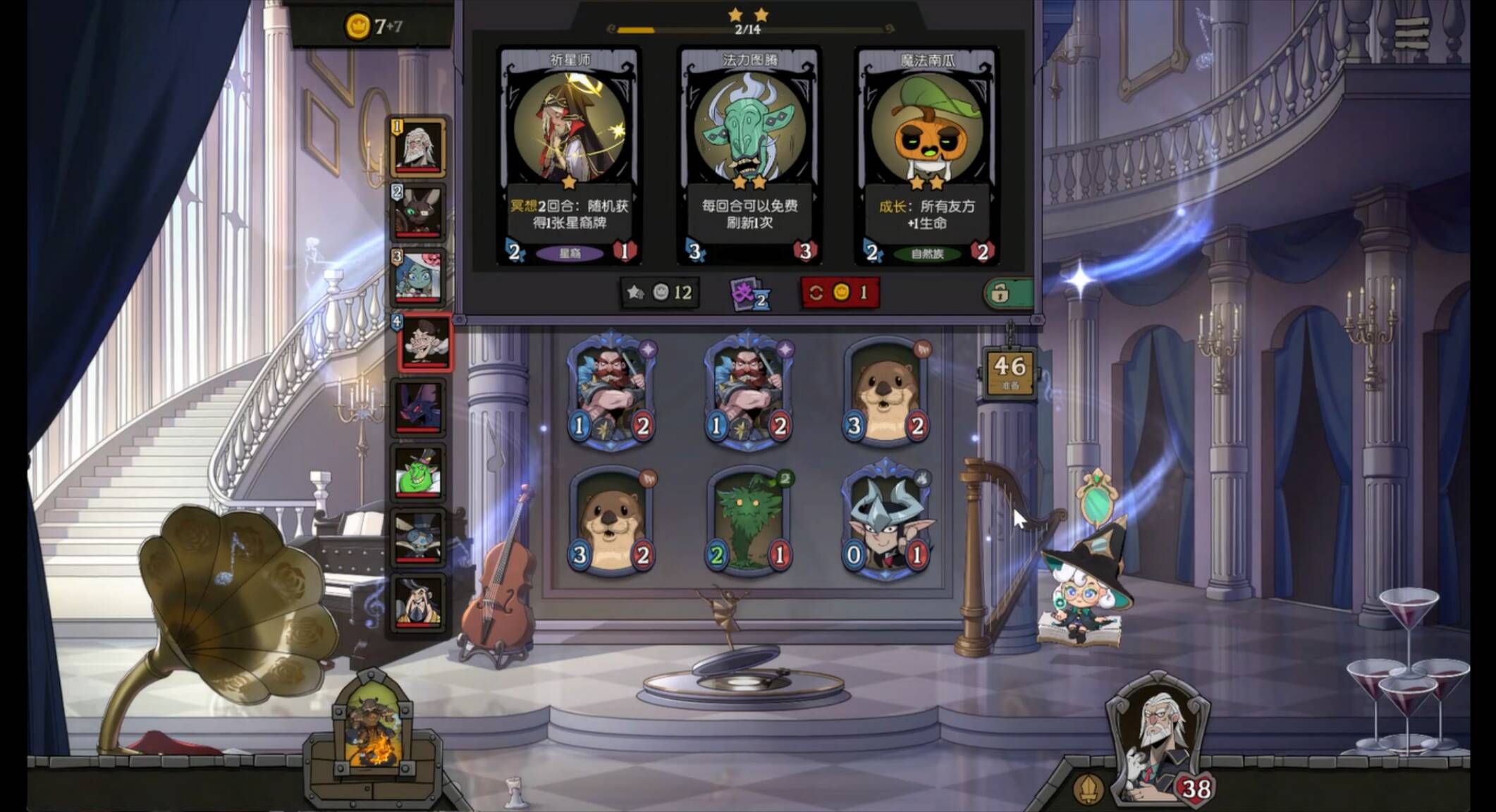This screenshot has width=1496, height=812.
Task: Pick the horned-helmet elf unit
Action: pos(886,522)
